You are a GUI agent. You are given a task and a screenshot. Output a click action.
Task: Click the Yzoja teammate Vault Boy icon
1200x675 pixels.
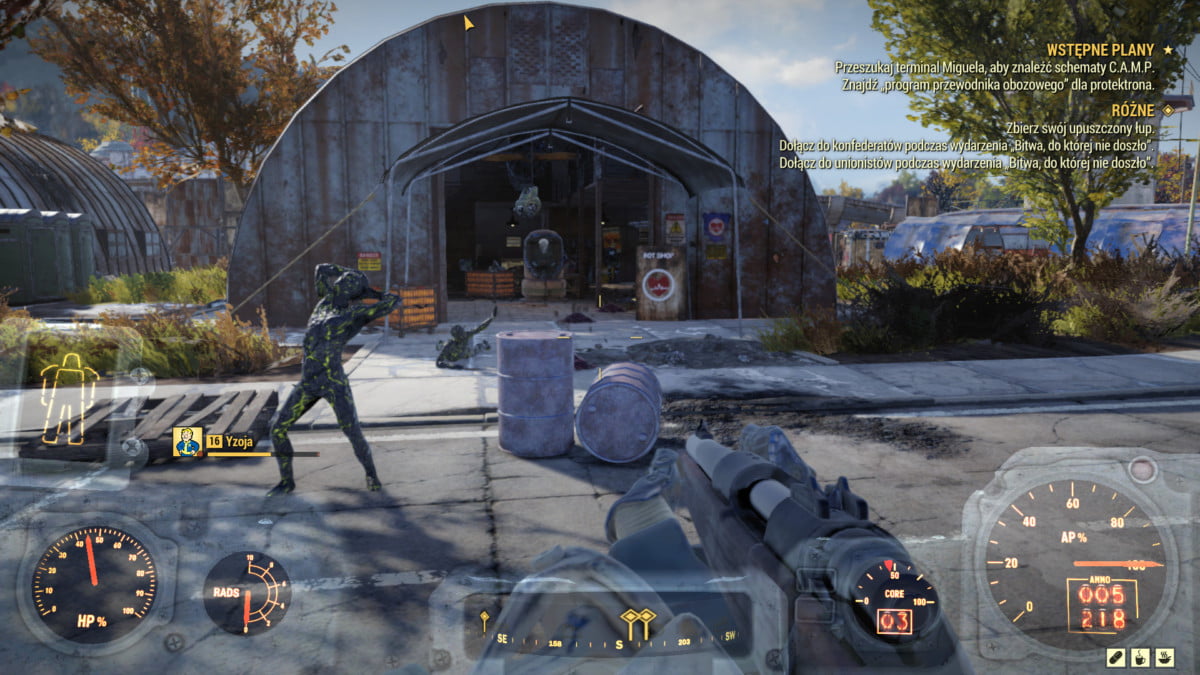(x=187, y=440)
